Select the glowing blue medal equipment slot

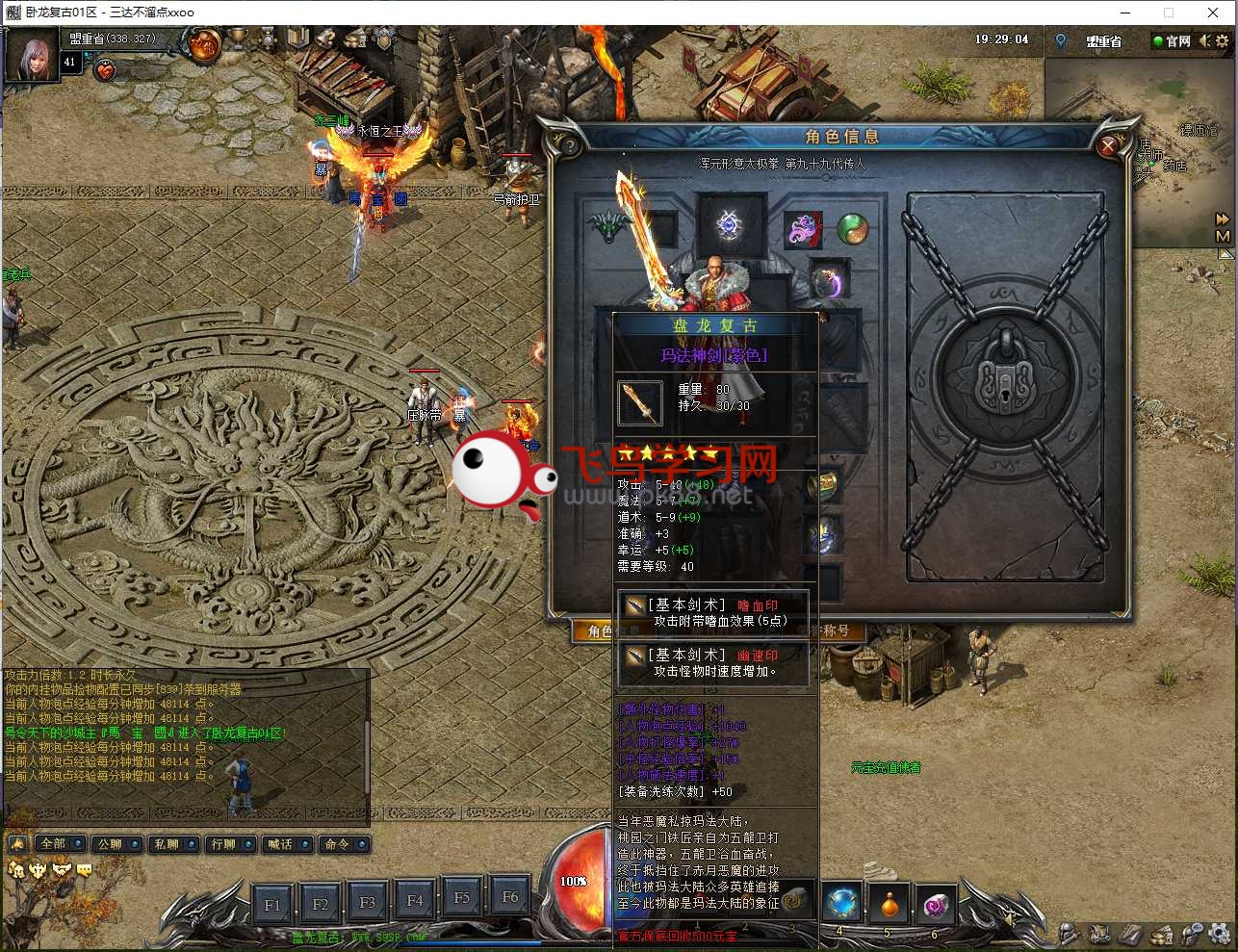[729, 226]
